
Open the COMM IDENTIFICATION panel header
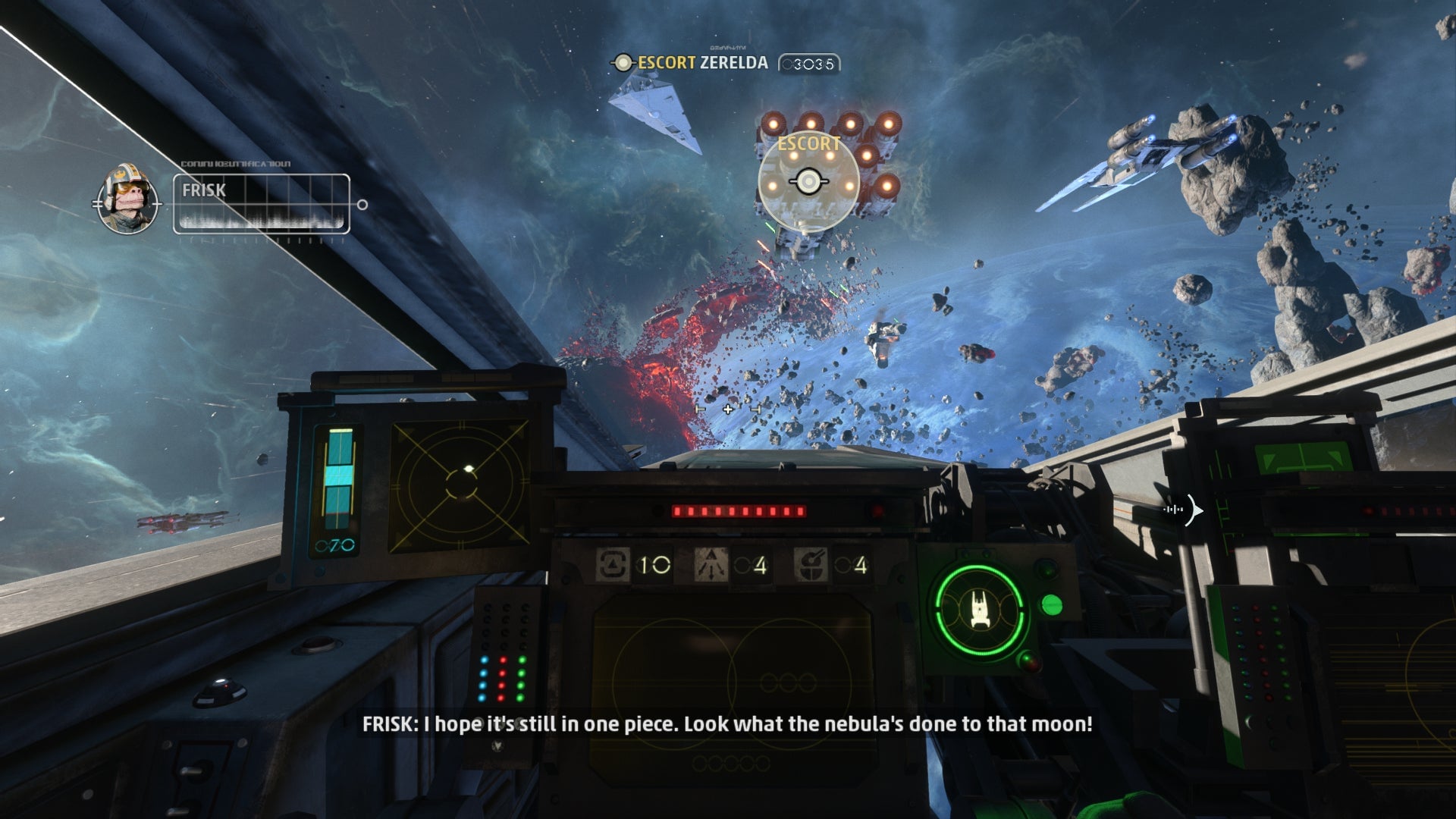(x=235, y=164)
